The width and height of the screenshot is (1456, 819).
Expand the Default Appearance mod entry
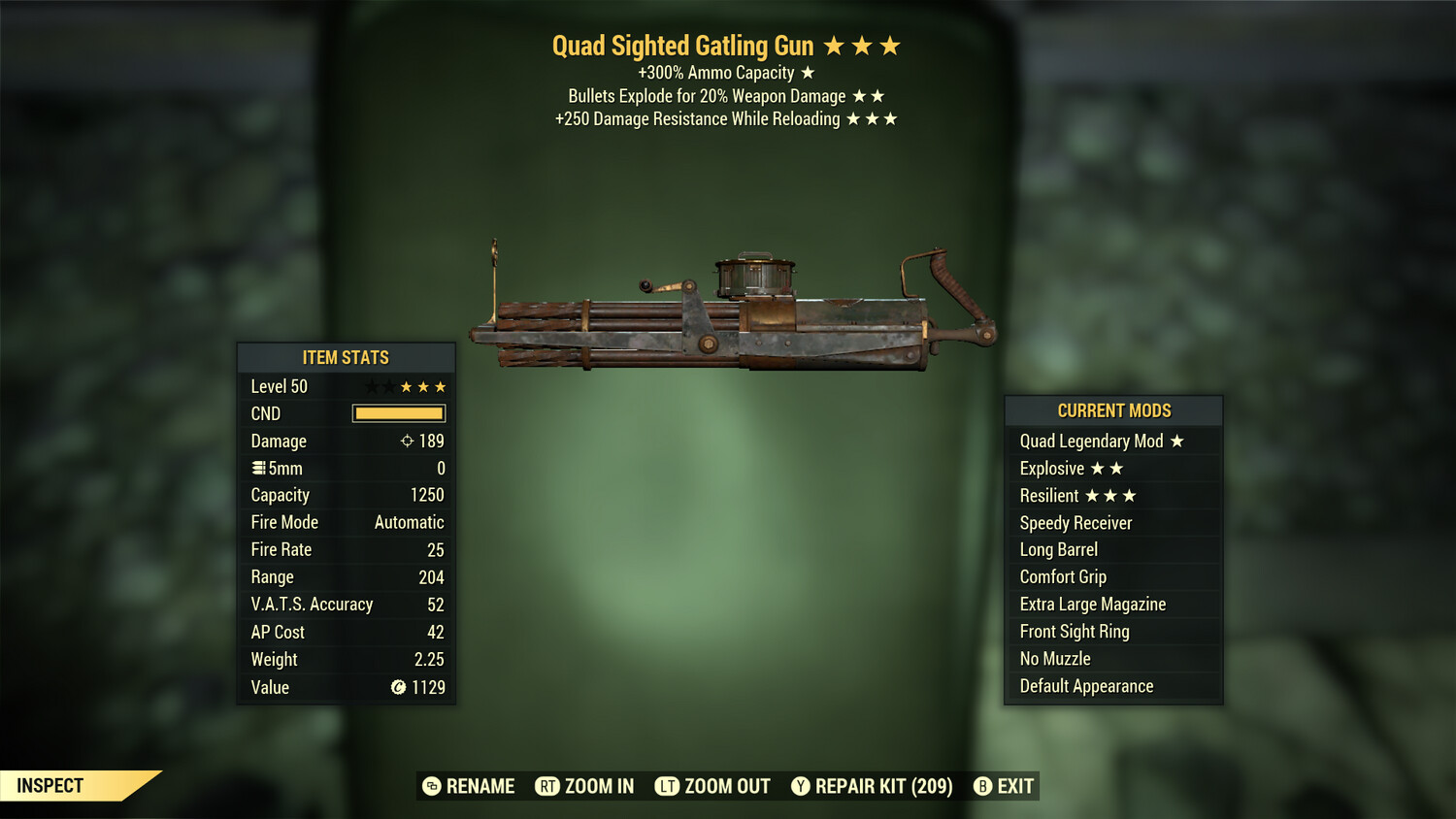pos(1086,686)
